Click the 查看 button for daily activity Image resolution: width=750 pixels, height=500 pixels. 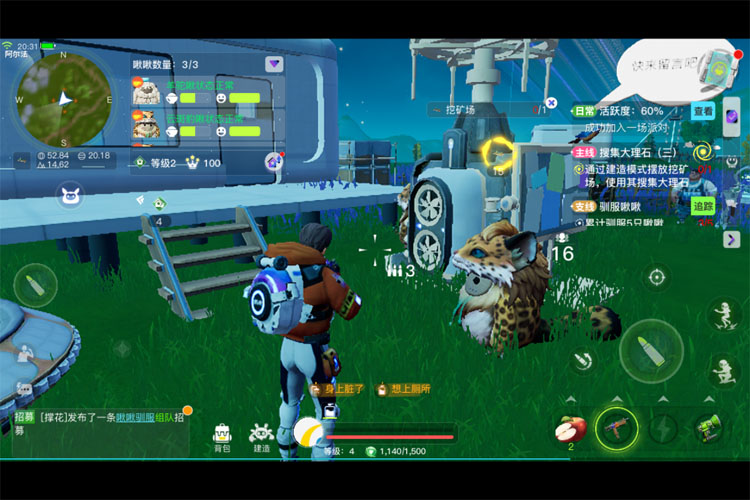click(x=704, y=112)
